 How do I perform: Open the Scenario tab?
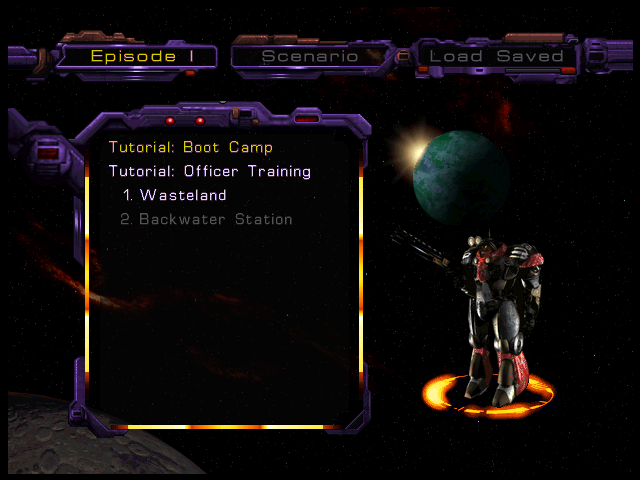pos(310,56)
